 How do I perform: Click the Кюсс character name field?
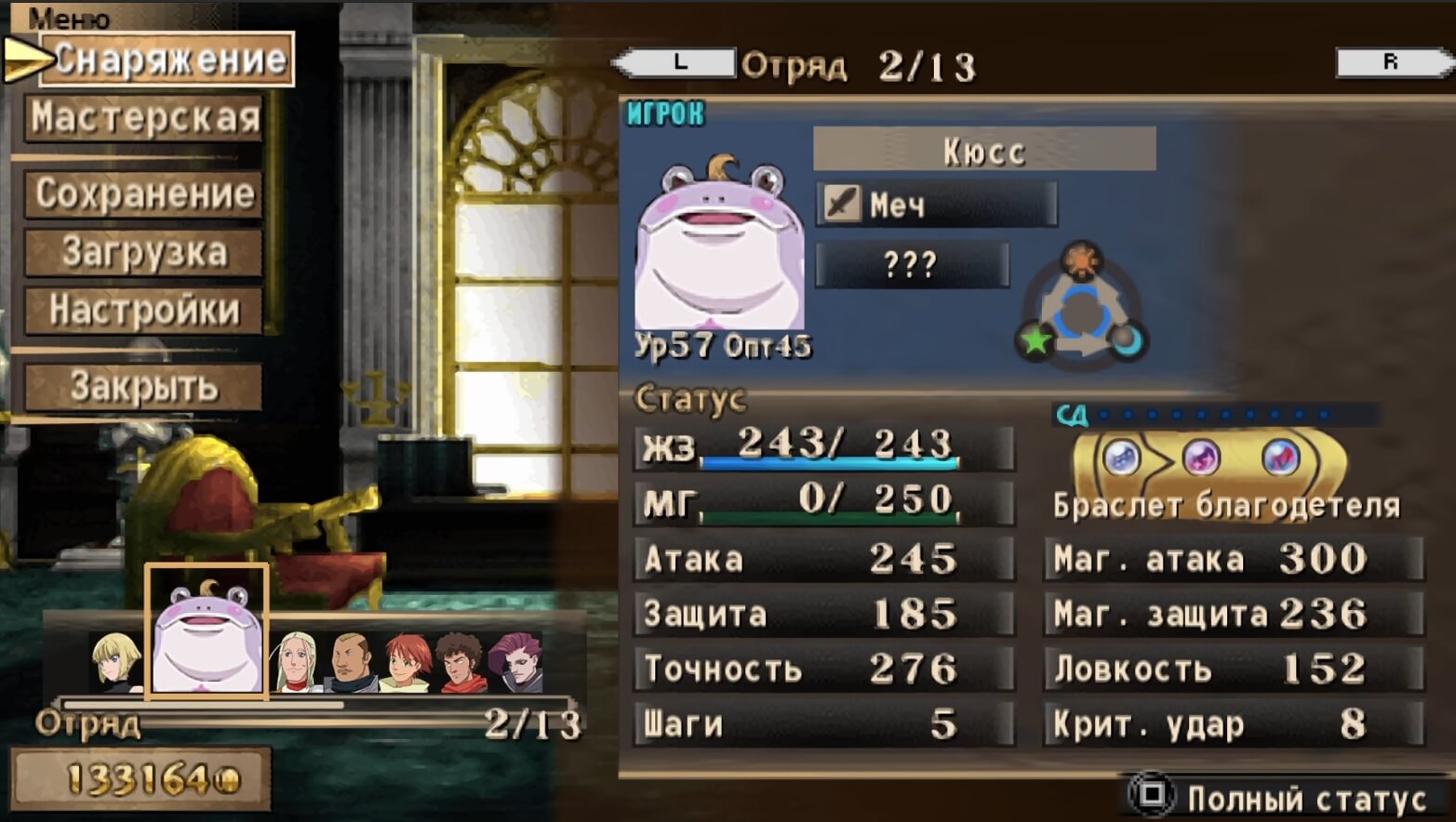pos(984,151)
